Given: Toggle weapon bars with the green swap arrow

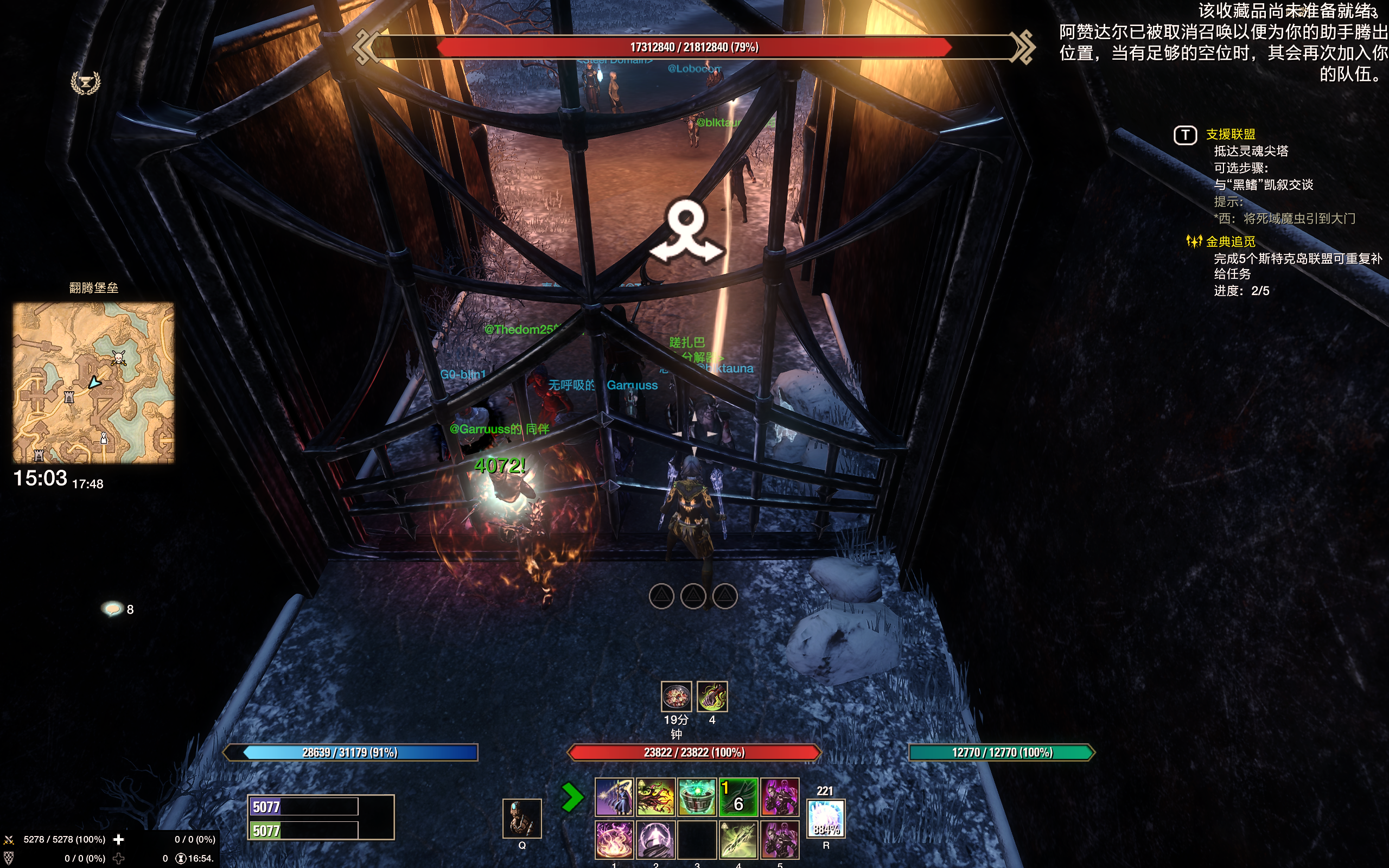Looking at the screenshot, I should 572,797.
